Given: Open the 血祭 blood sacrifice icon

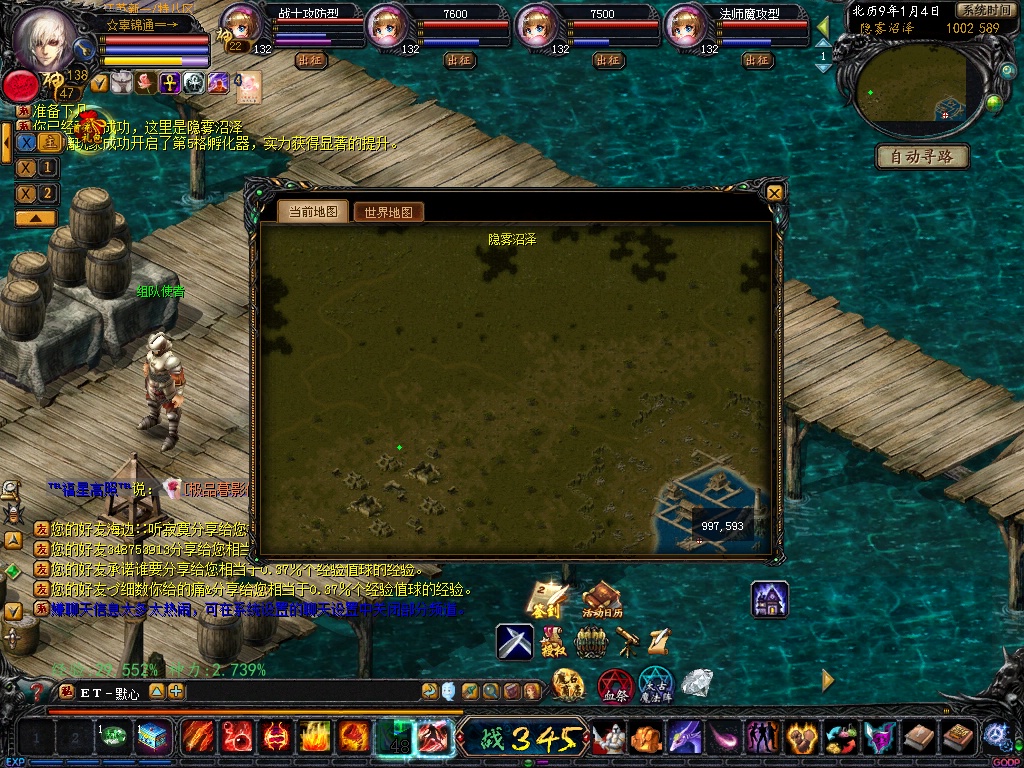Looking at the screenshot, I should (615, 685).
